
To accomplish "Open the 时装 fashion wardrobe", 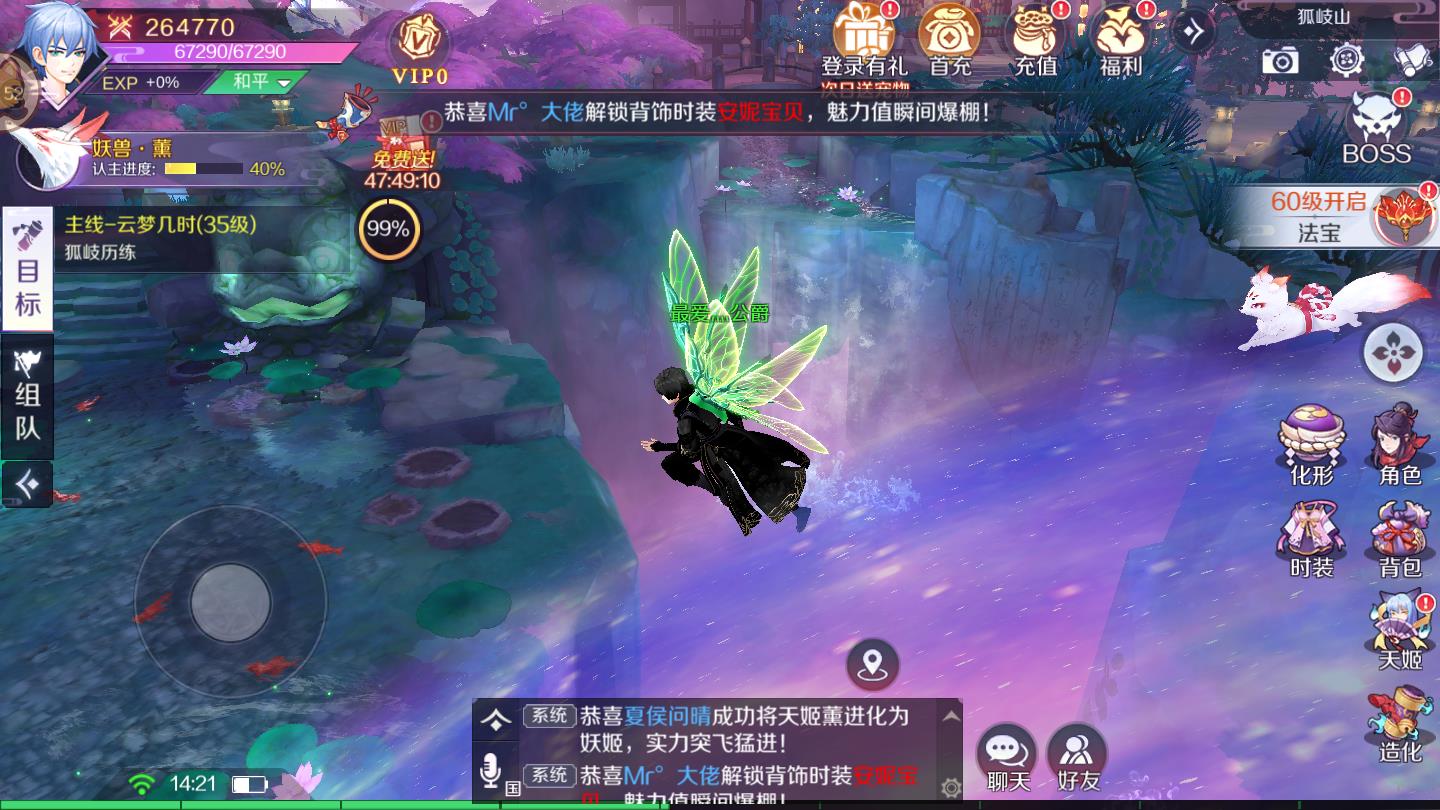I will click(x=1312, y=540).
